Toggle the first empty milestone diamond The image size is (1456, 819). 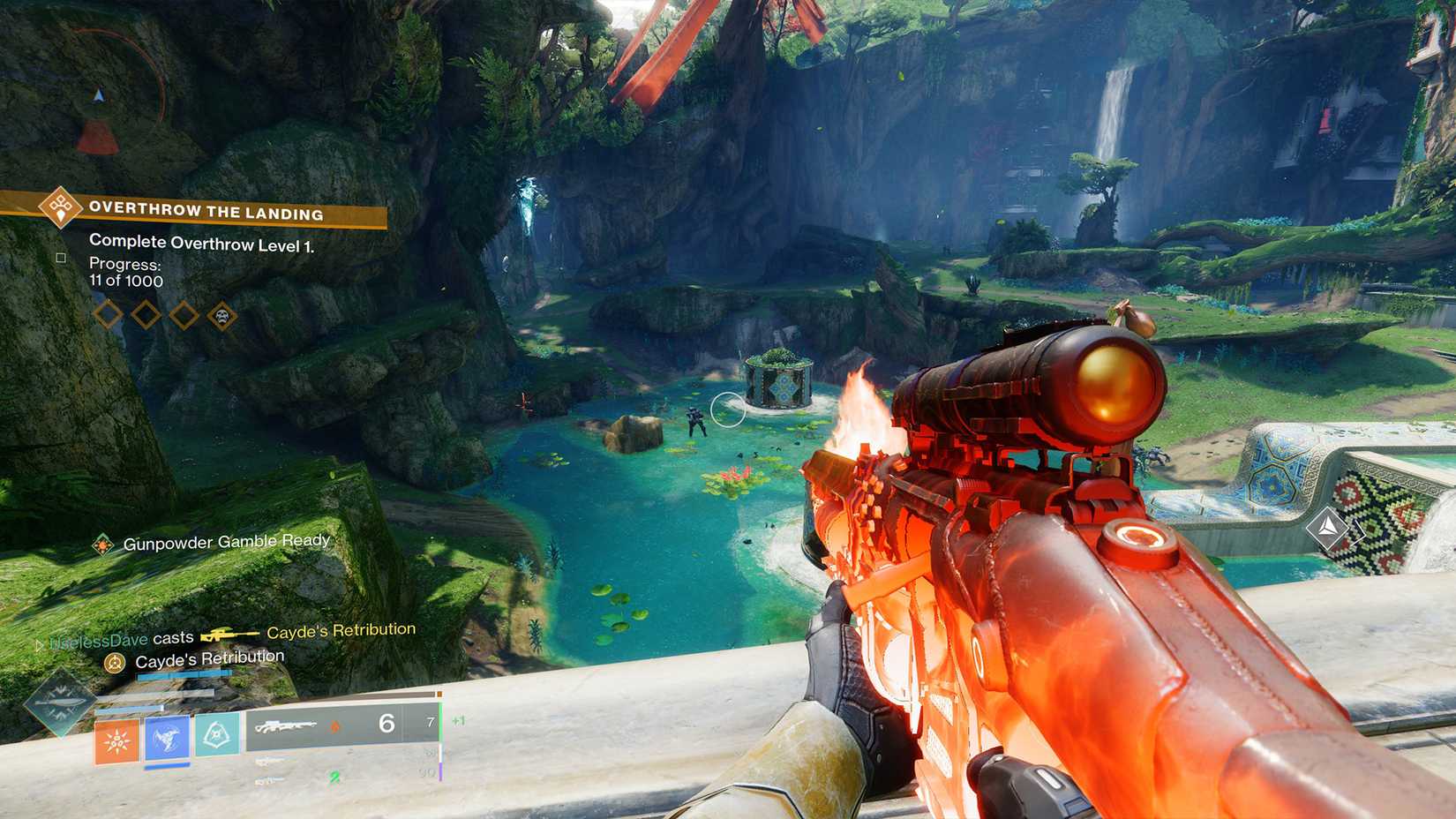(109, 314)
